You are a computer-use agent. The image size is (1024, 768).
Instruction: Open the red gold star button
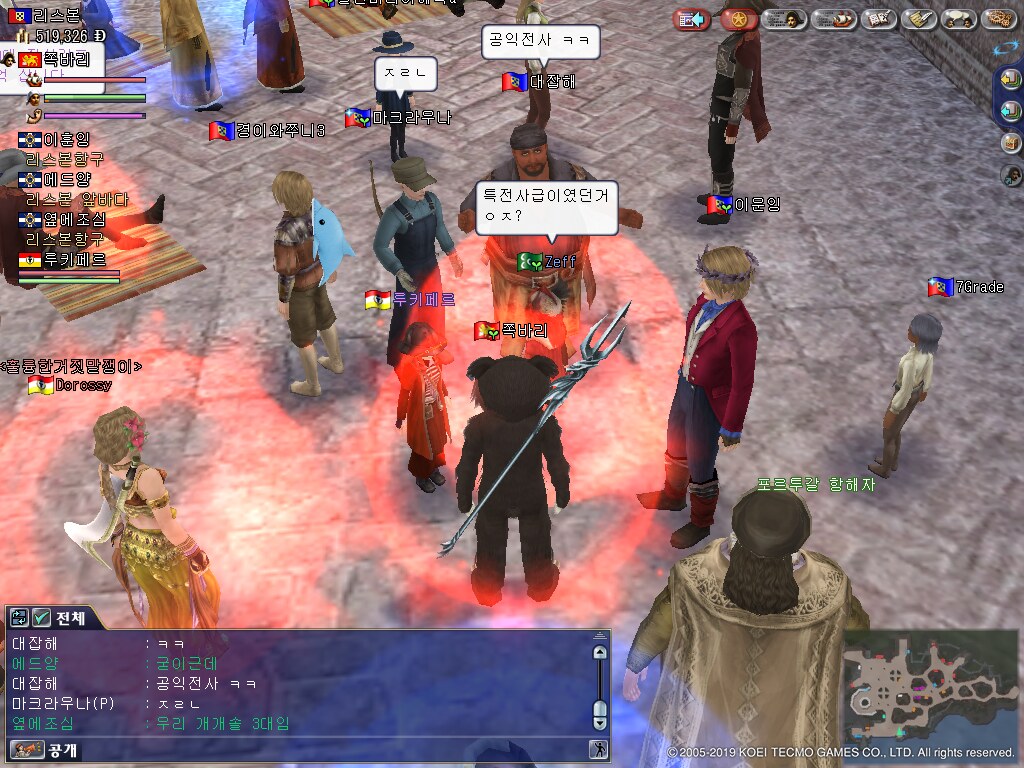(739, 19)
